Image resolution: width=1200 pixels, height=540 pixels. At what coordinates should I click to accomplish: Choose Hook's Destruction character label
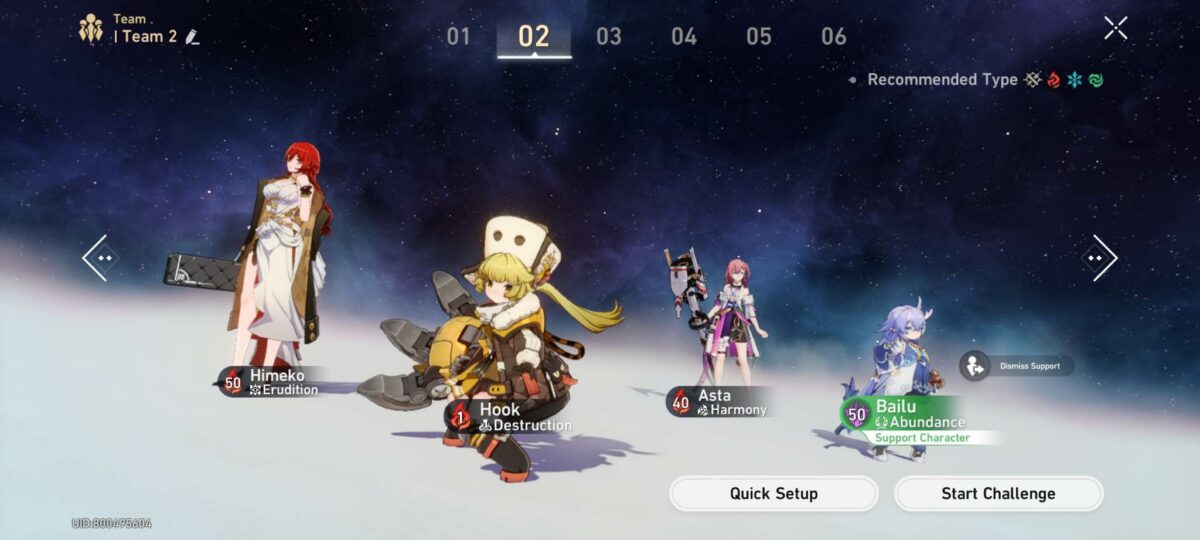[512, 417]
